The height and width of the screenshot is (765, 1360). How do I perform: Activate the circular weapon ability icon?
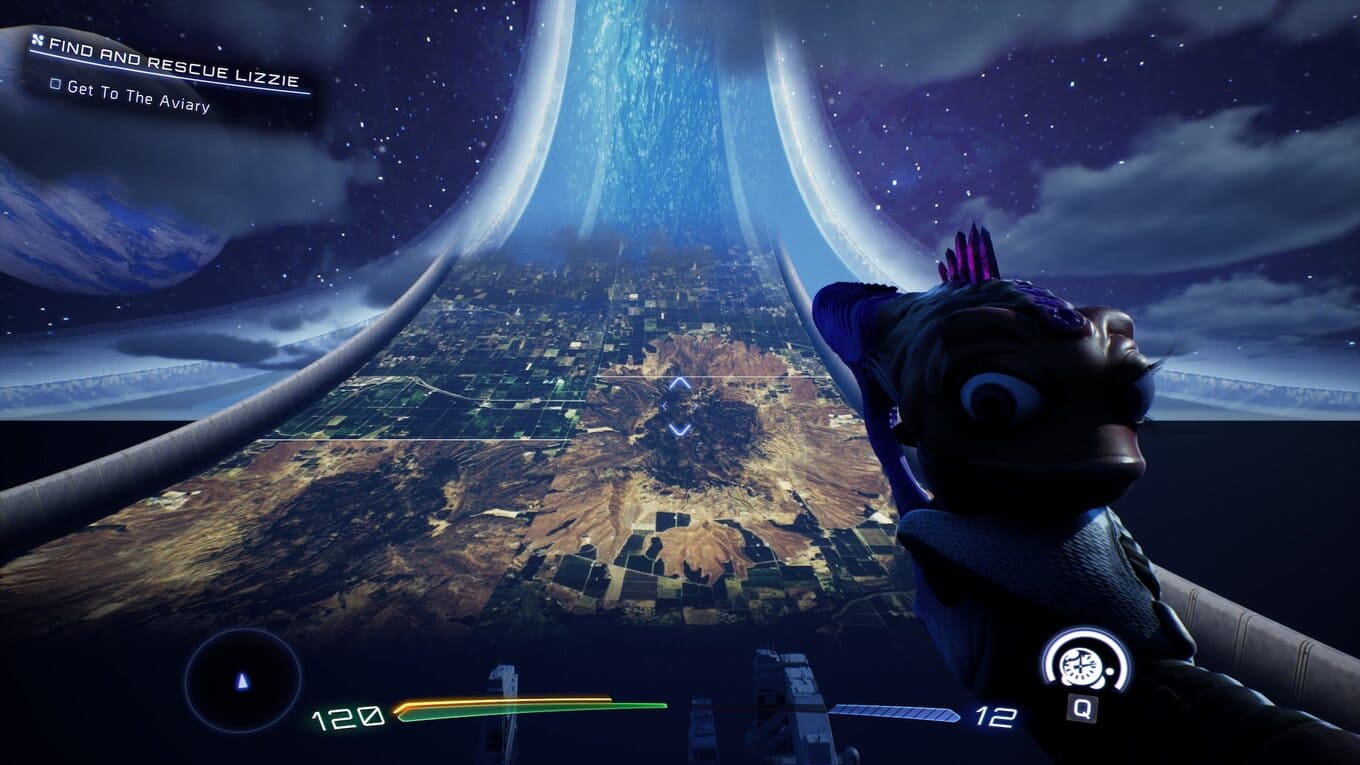1085,662
